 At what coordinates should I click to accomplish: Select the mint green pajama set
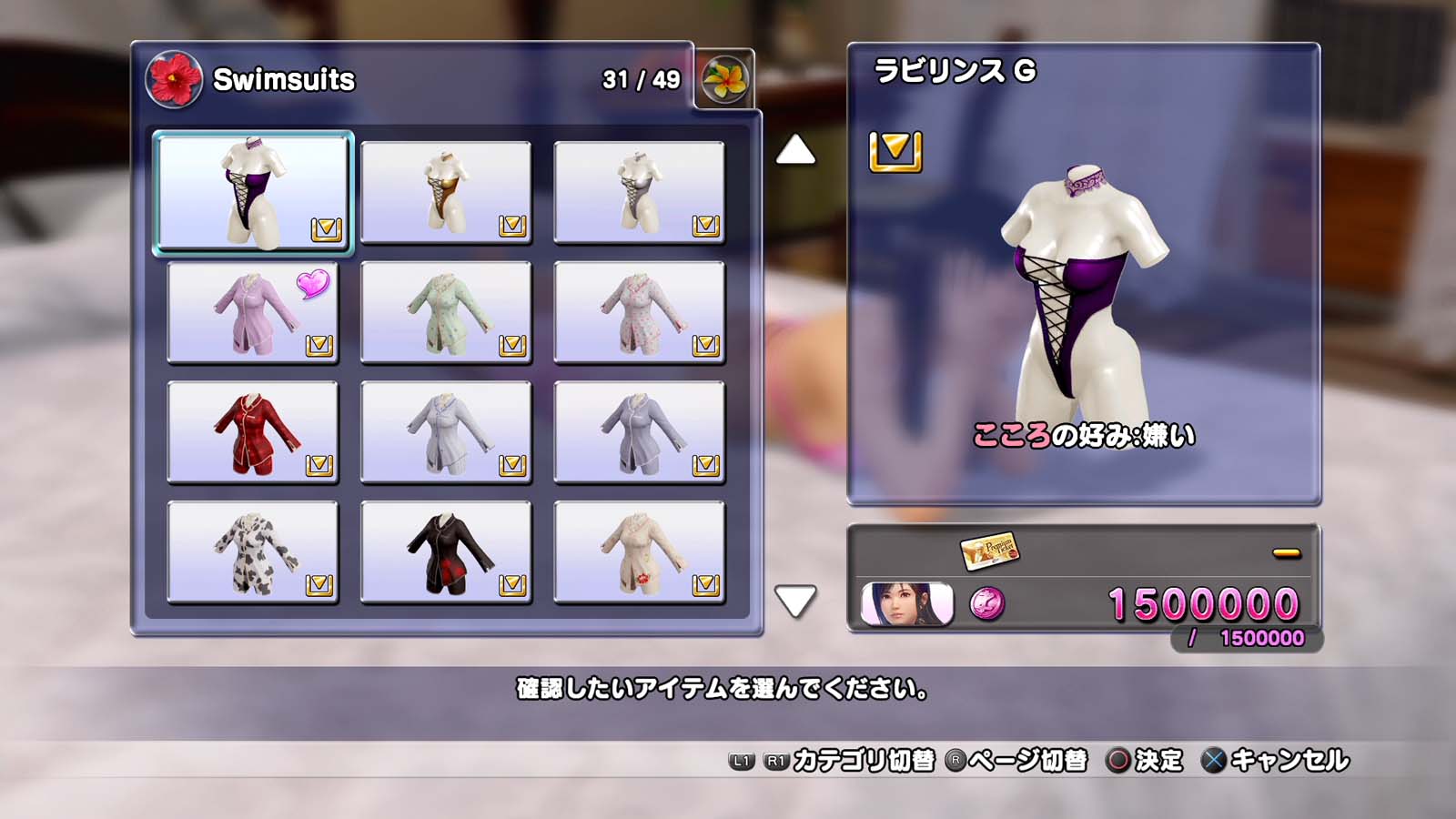click(x=446, y=312)
